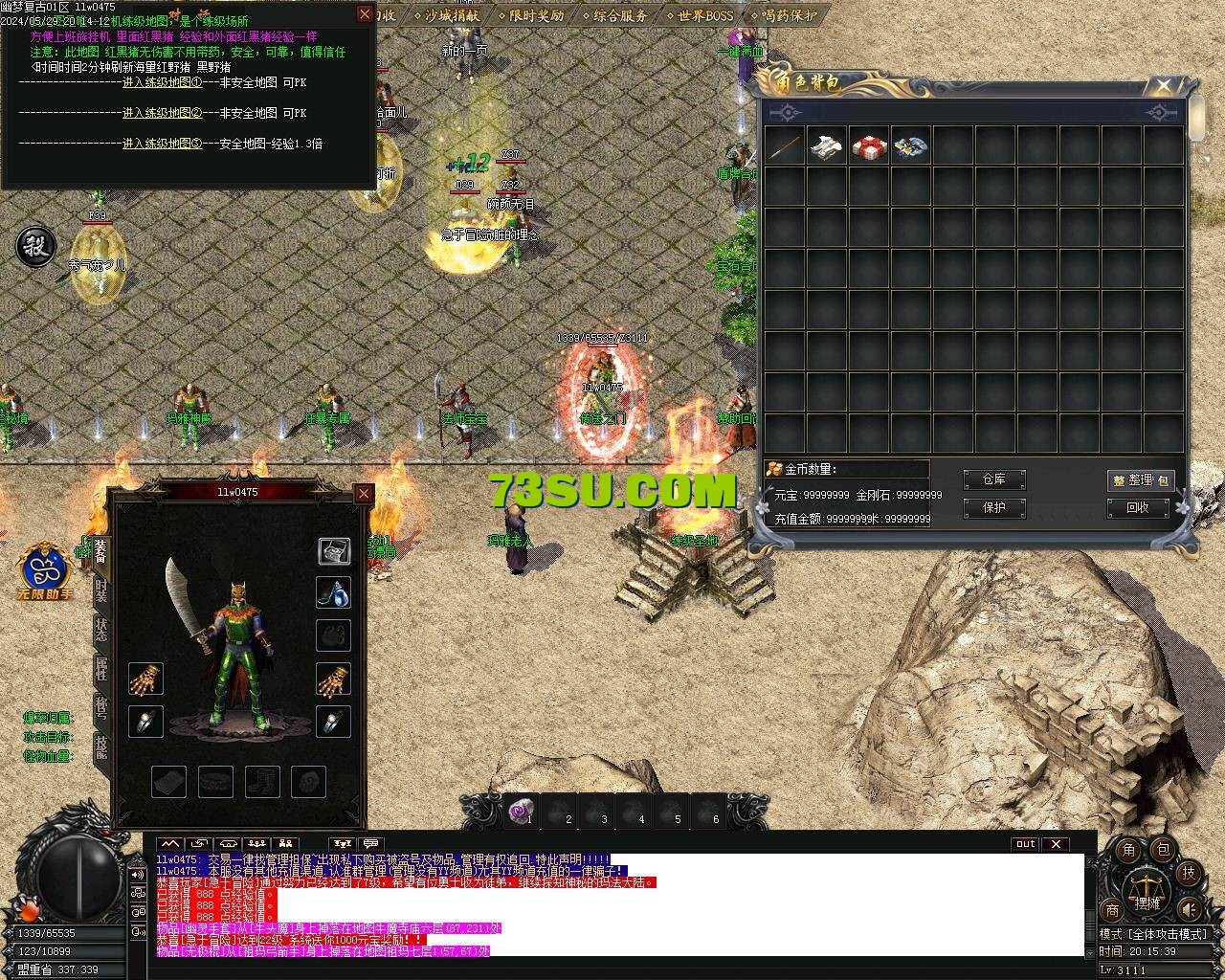1225x980 pixels.
Task: Toggle sound with the speaker button
Action: click(x=1188, y=909)
